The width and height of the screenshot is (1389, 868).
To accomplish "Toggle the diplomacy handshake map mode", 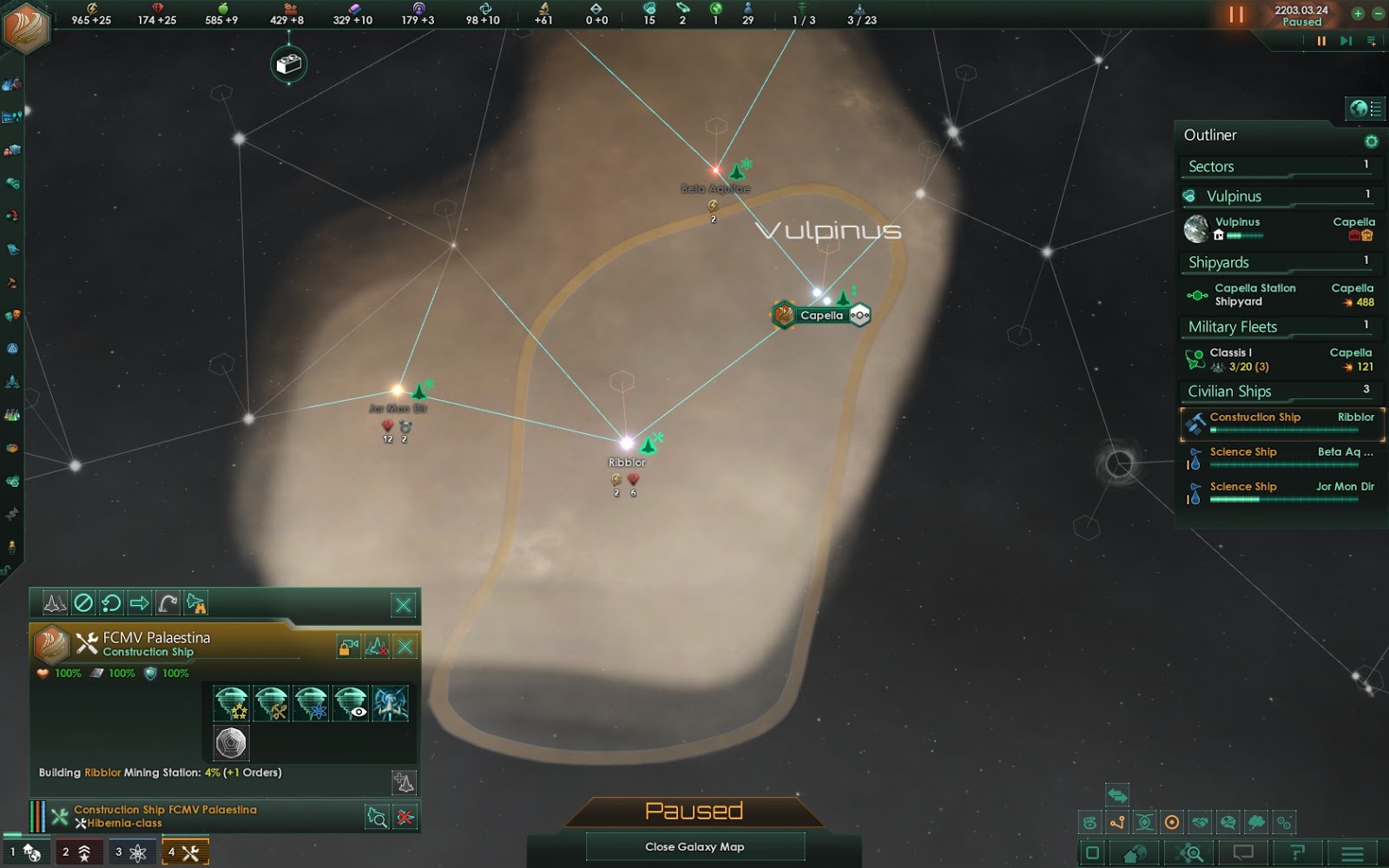I will (x=1201, y=822).
